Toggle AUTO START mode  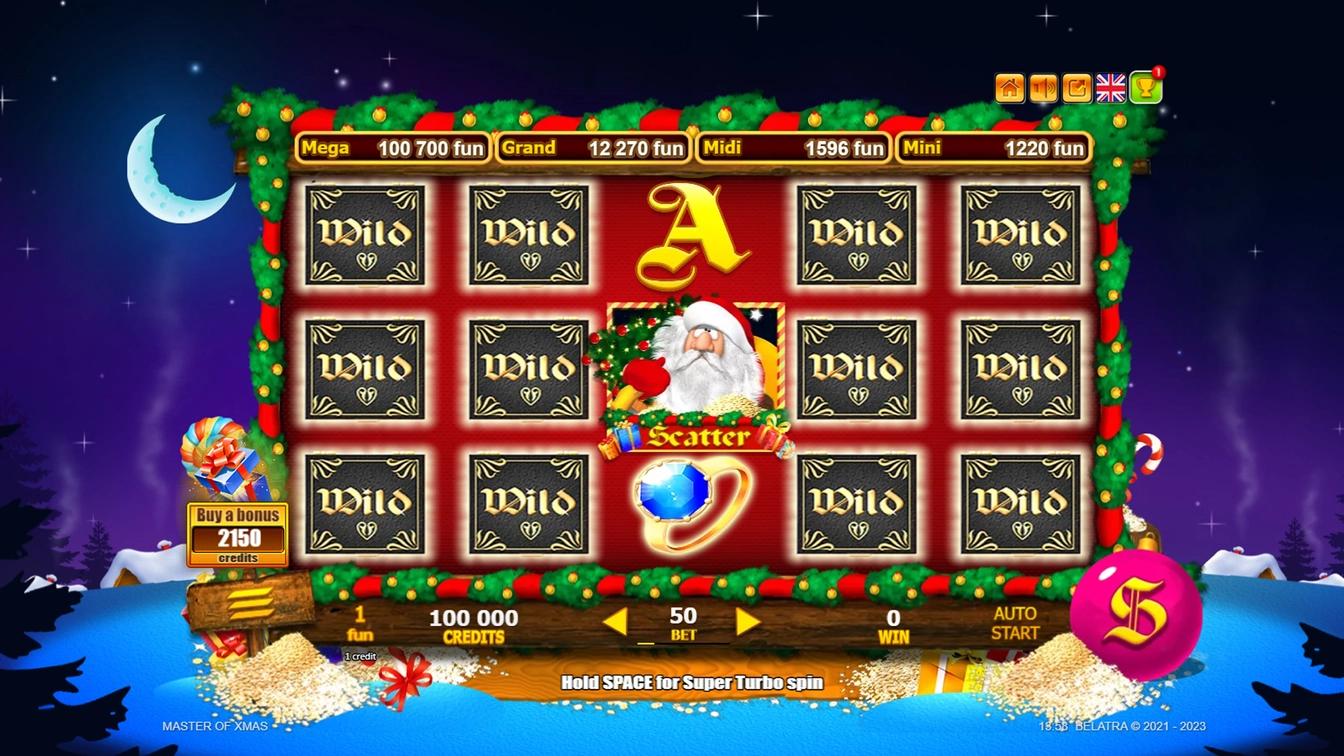(1013, 625)
